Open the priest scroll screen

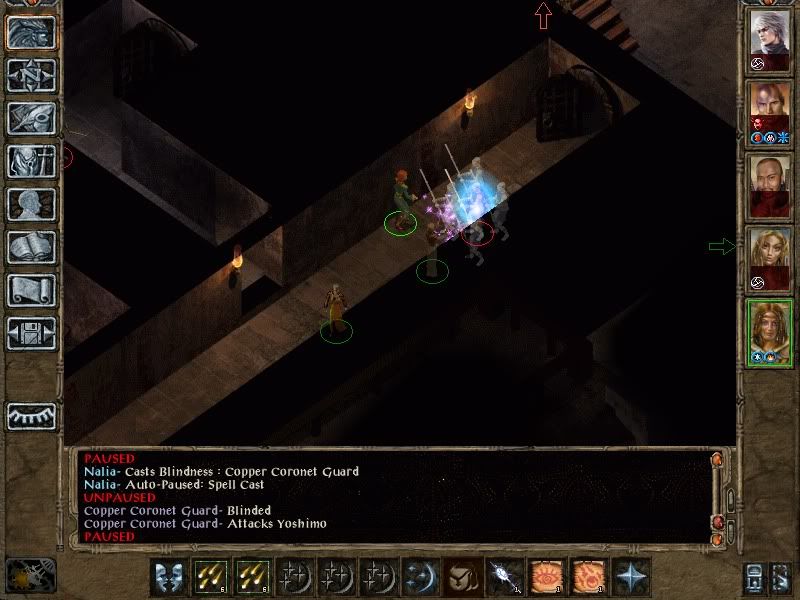coord(31,290)
